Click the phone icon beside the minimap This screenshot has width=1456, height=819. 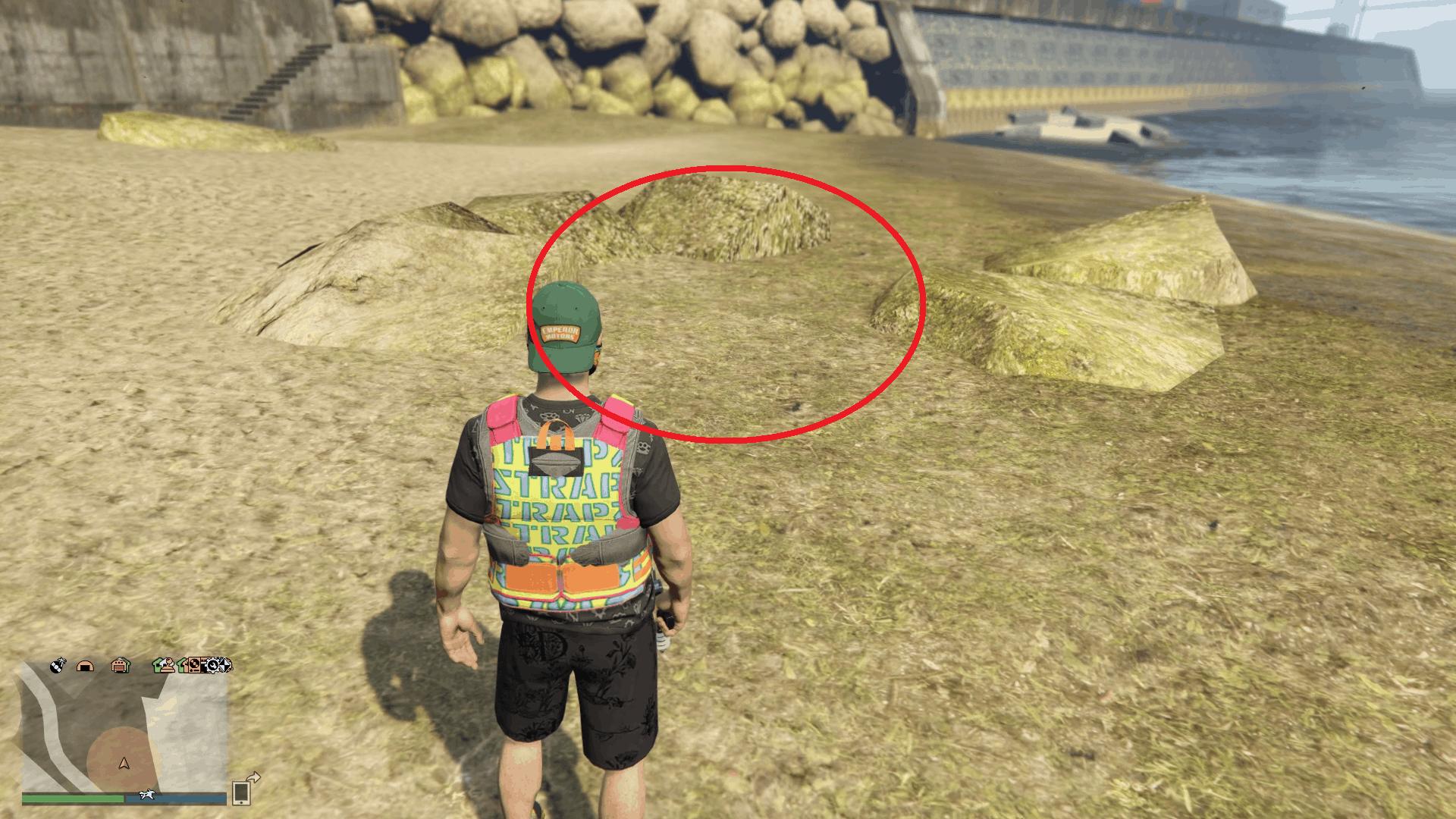(x=240, y=792)
